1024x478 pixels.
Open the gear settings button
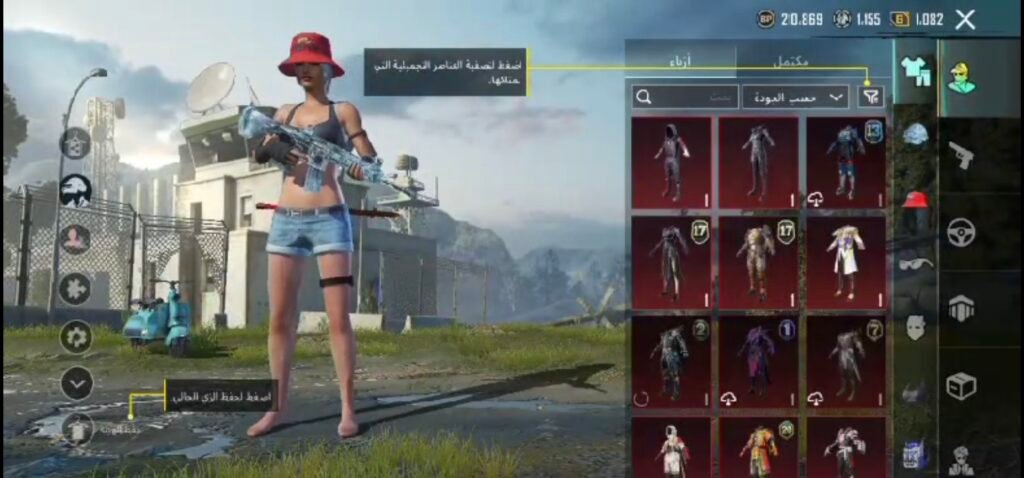point(76,336)
